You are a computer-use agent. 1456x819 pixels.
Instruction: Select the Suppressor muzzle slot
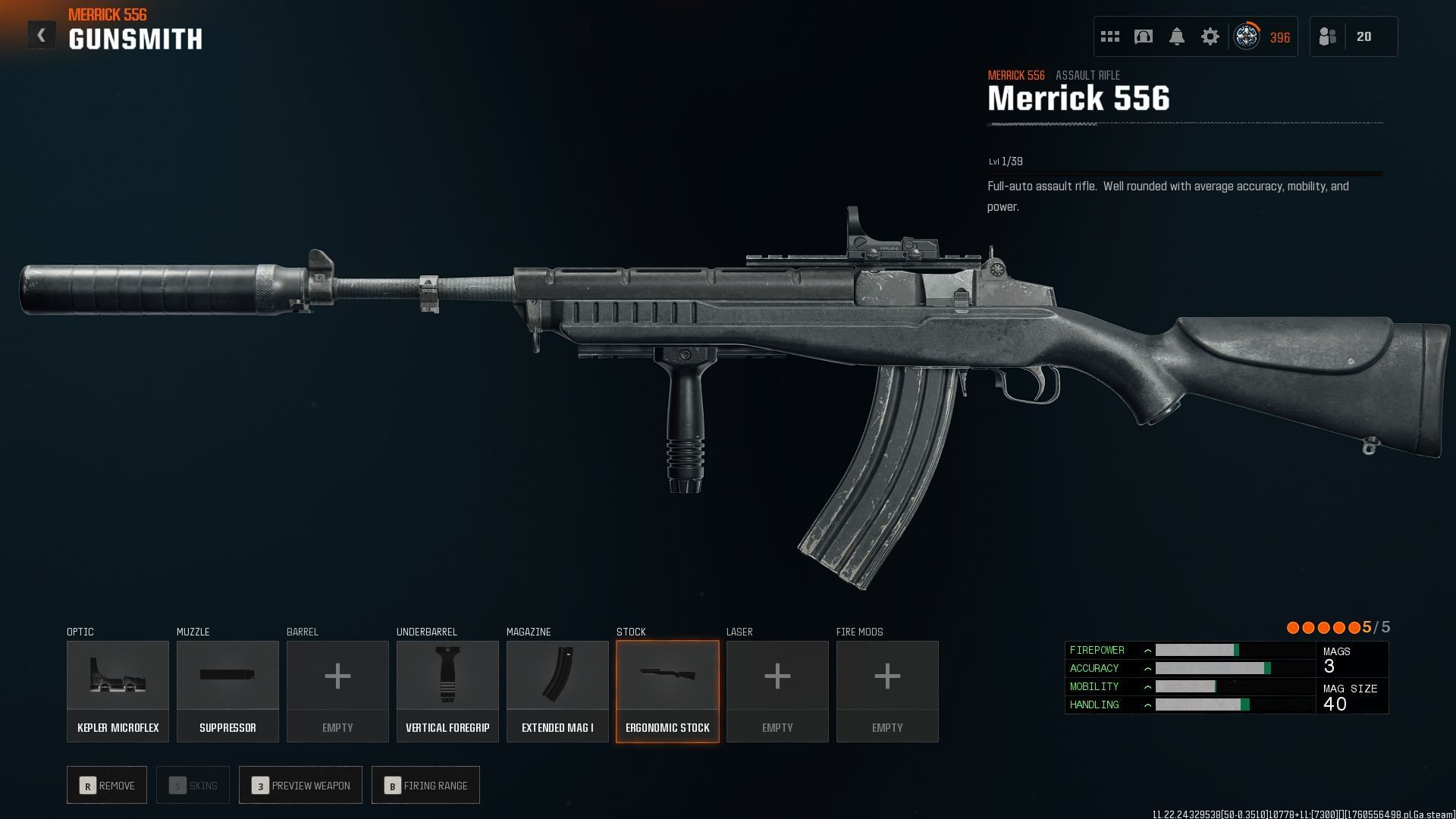(x=227, y=691)
